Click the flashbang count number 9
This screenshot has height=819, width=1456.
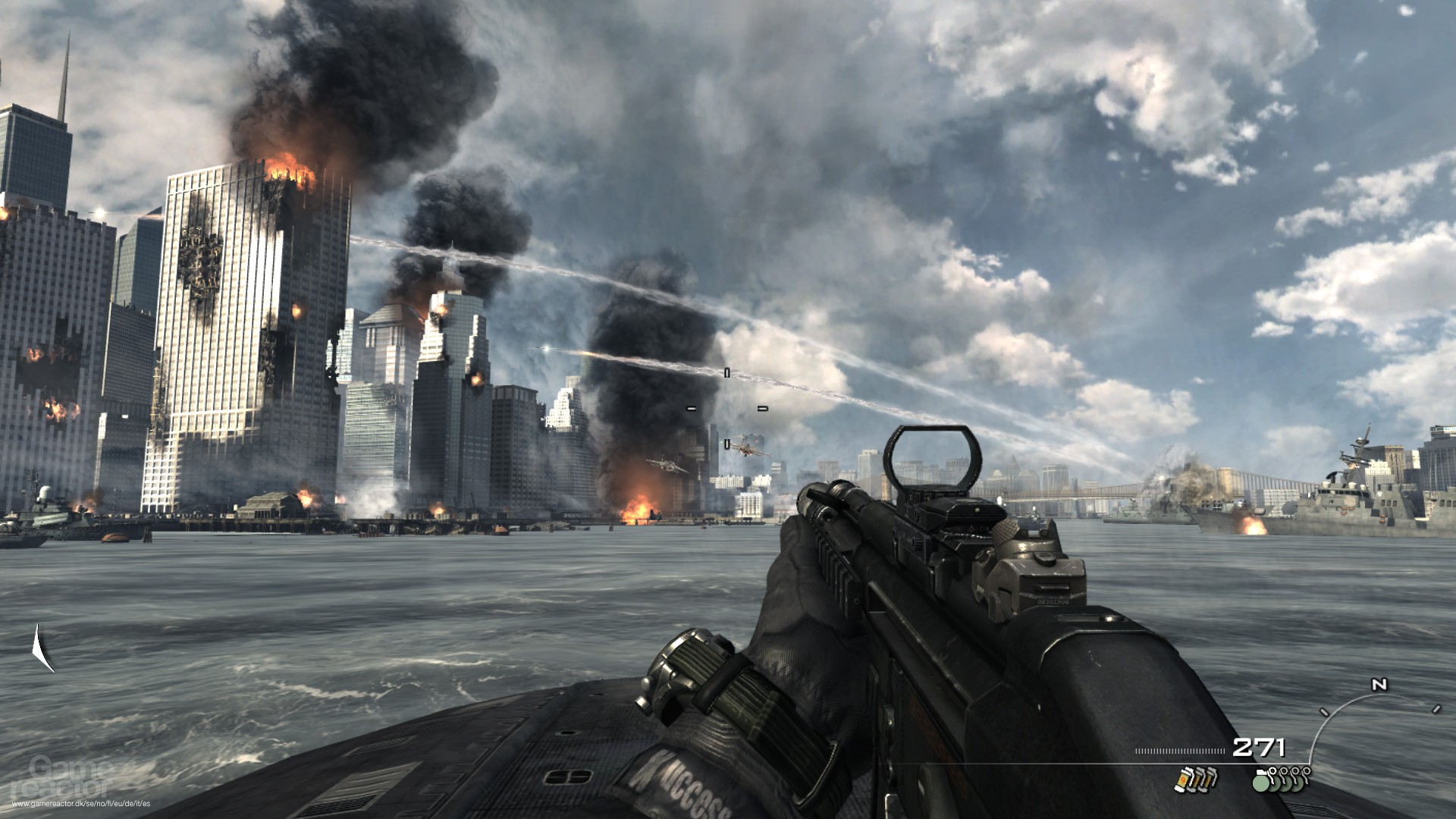[x=1182, y=780]
